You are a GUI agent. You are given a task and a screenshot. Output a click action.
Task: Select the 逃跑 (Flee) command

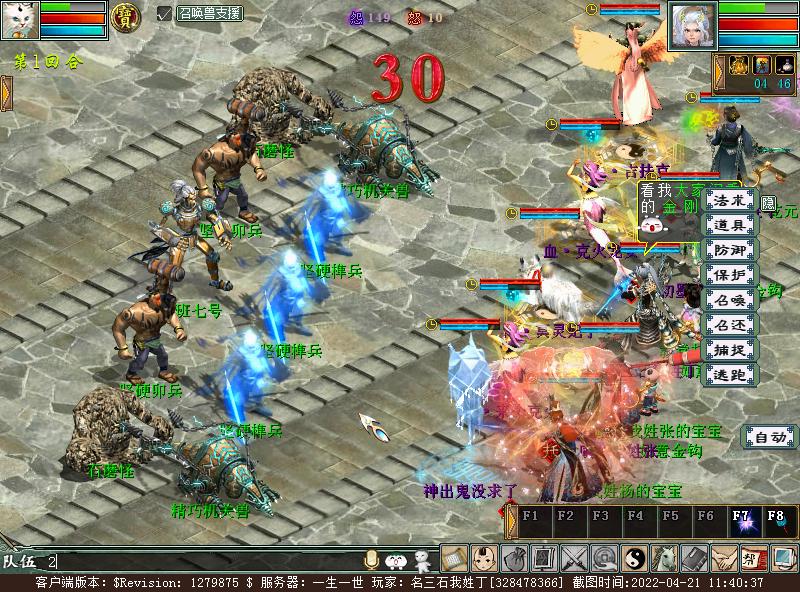tap(731, 375)
